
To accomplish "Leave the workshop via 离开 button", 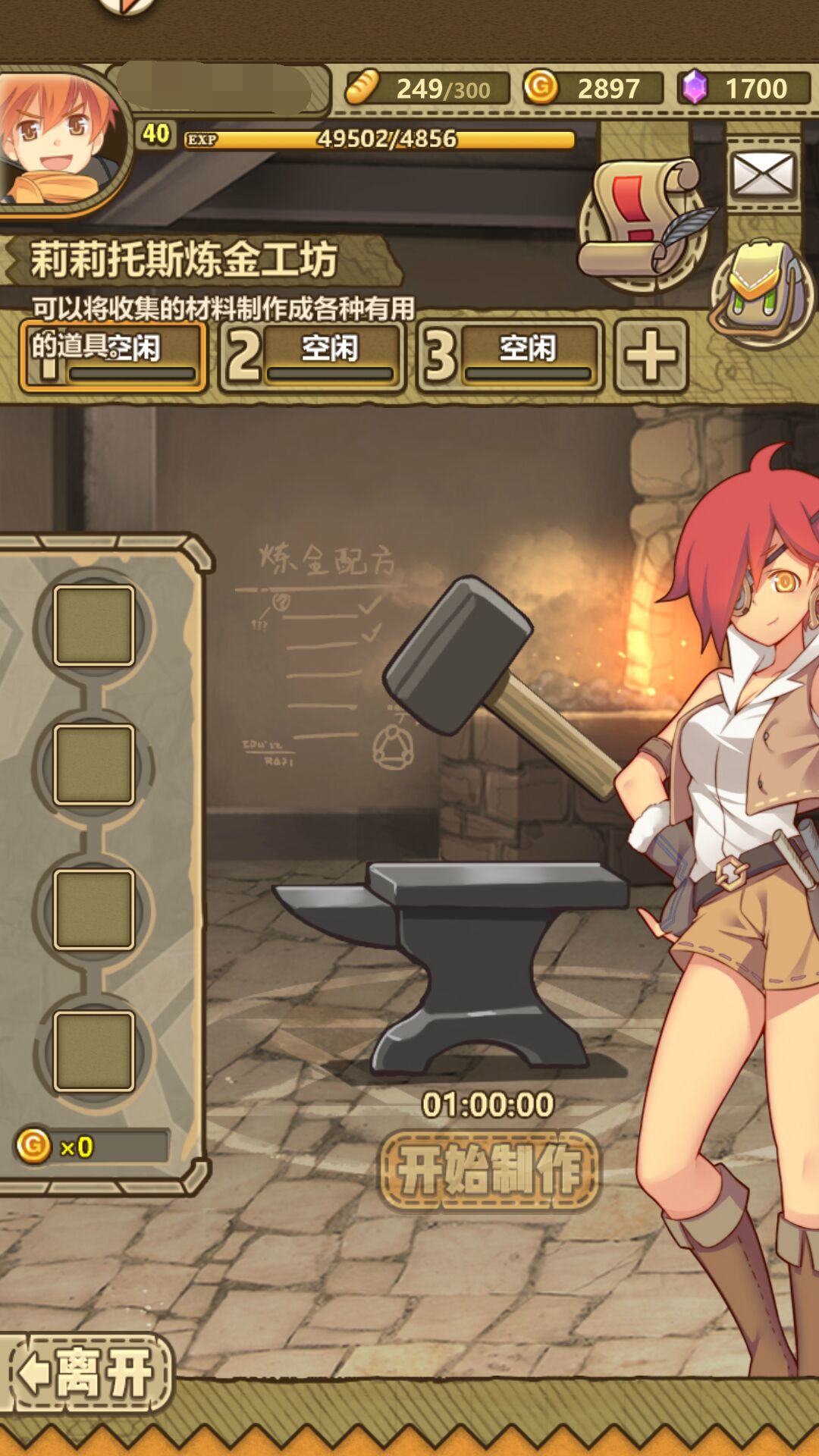I will tap(89, 1373).
